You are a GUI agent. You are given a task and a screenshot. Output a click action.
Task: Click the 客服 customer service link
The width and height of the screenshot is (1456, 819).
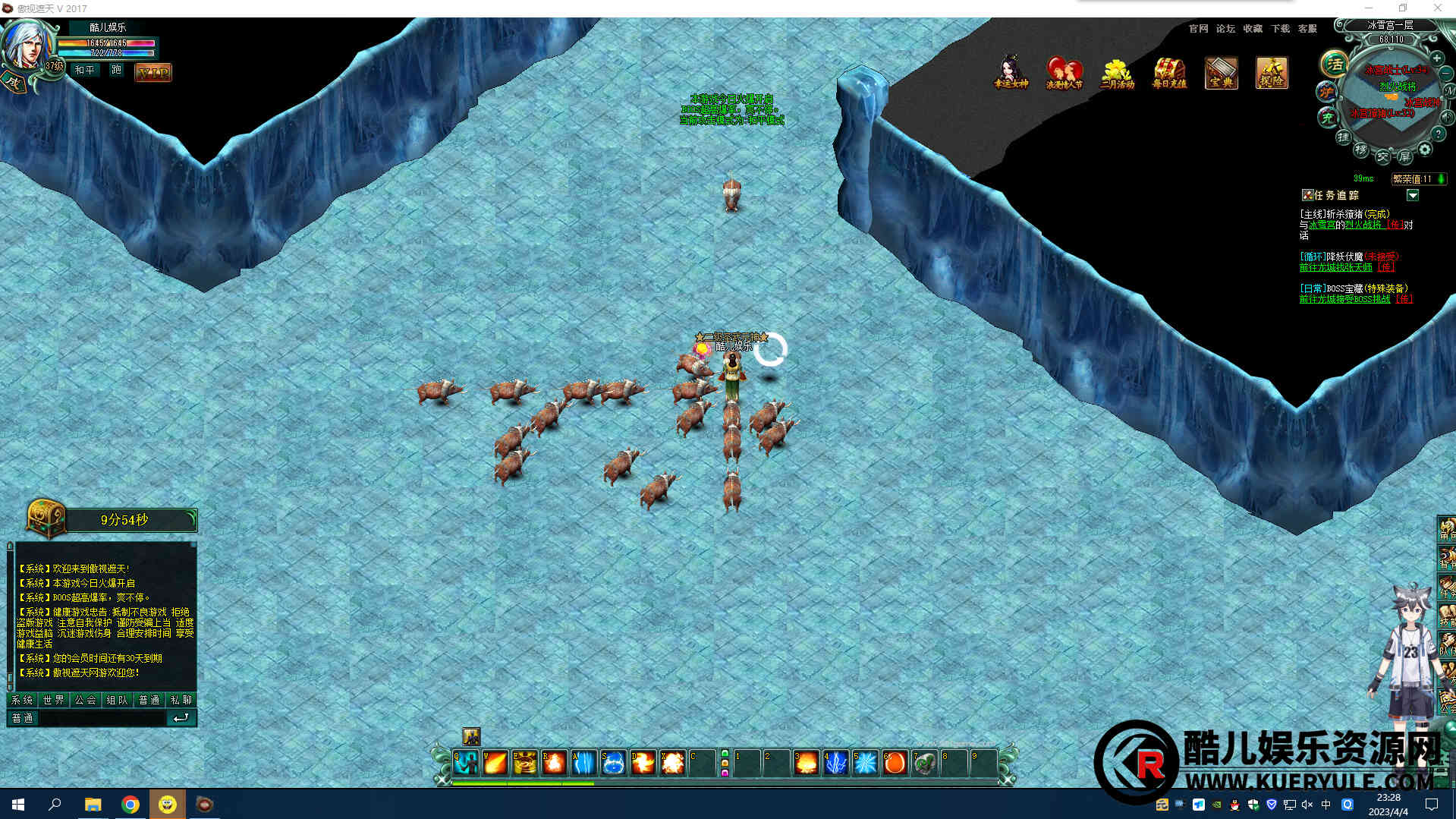[1307, 29]
